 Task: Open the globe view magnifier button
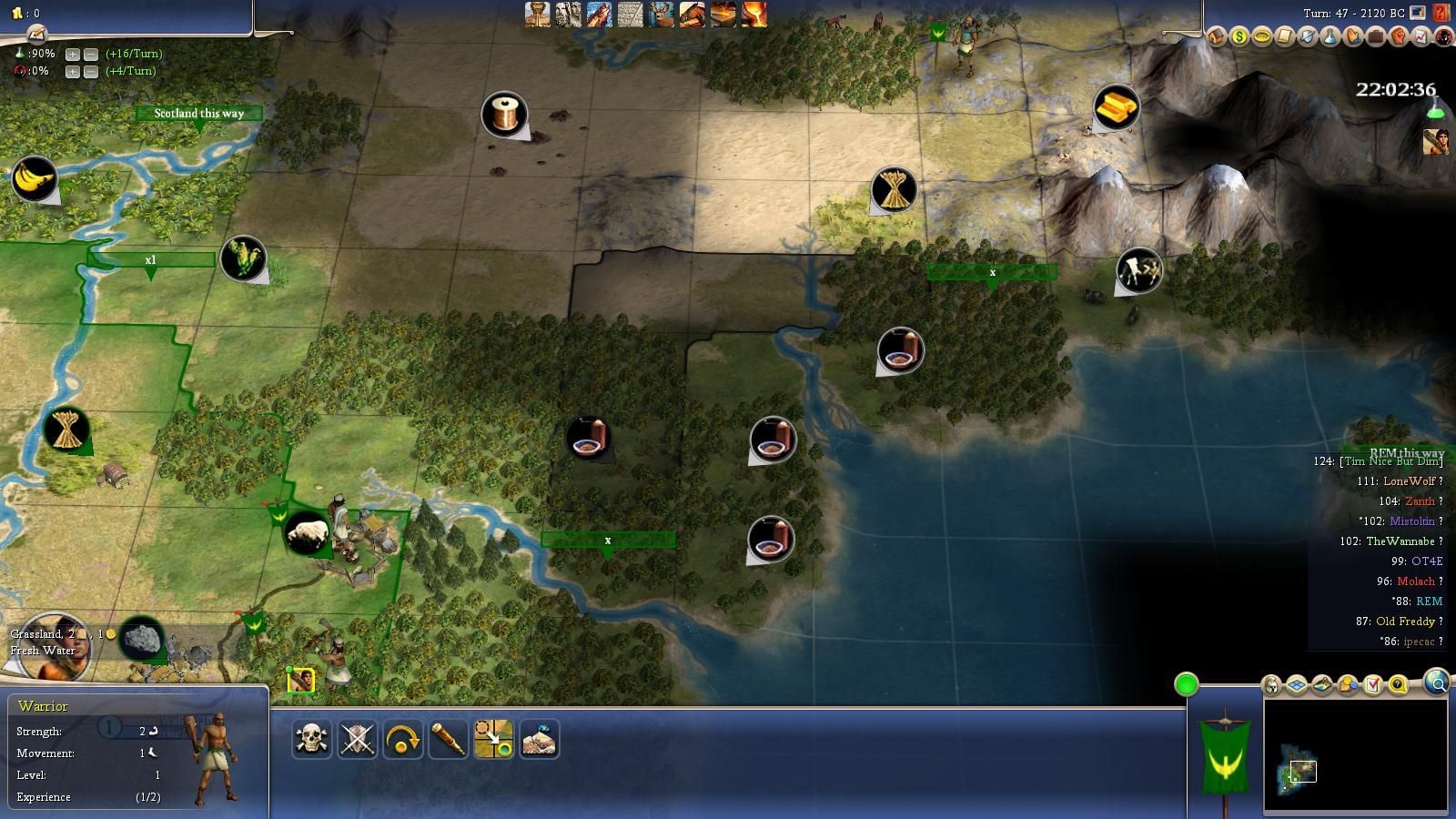tap(1437, 682)
